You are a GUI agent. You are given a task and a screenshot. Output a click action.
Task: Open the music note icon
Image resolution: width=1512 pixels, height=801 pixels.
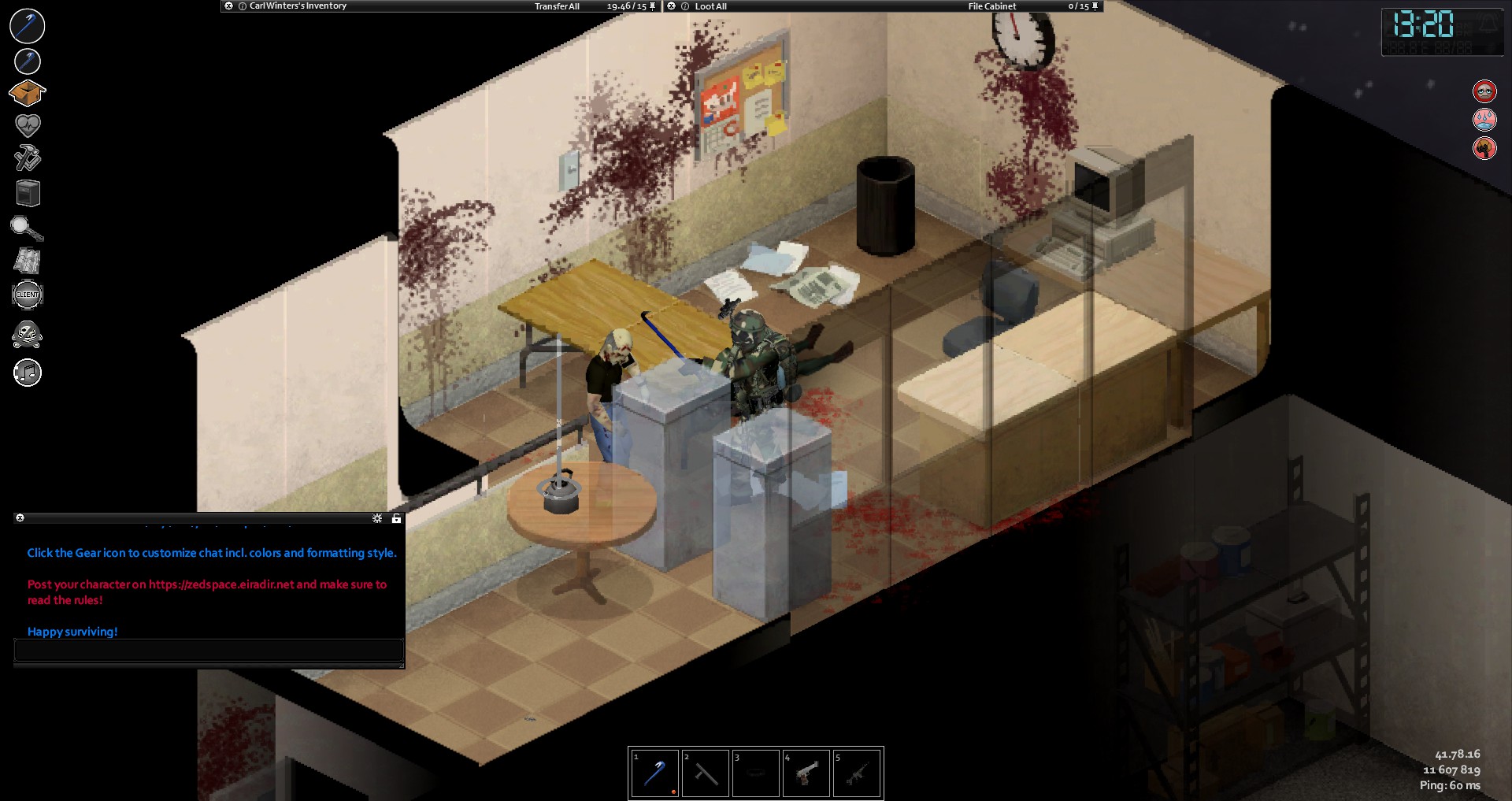pos(28,373)
